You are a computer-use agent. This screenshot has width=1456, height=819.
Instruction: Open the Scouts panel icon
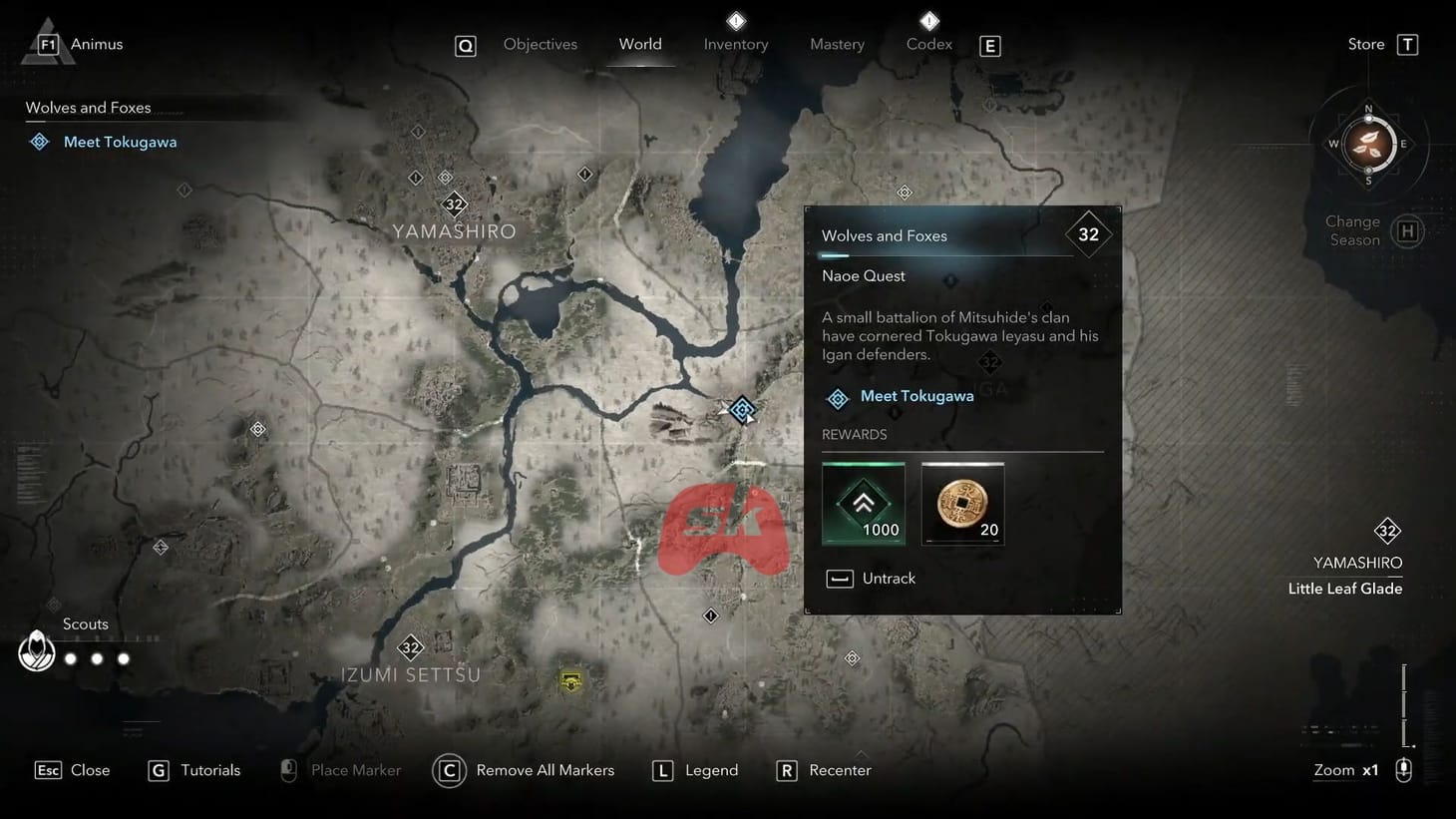[36, 650]
